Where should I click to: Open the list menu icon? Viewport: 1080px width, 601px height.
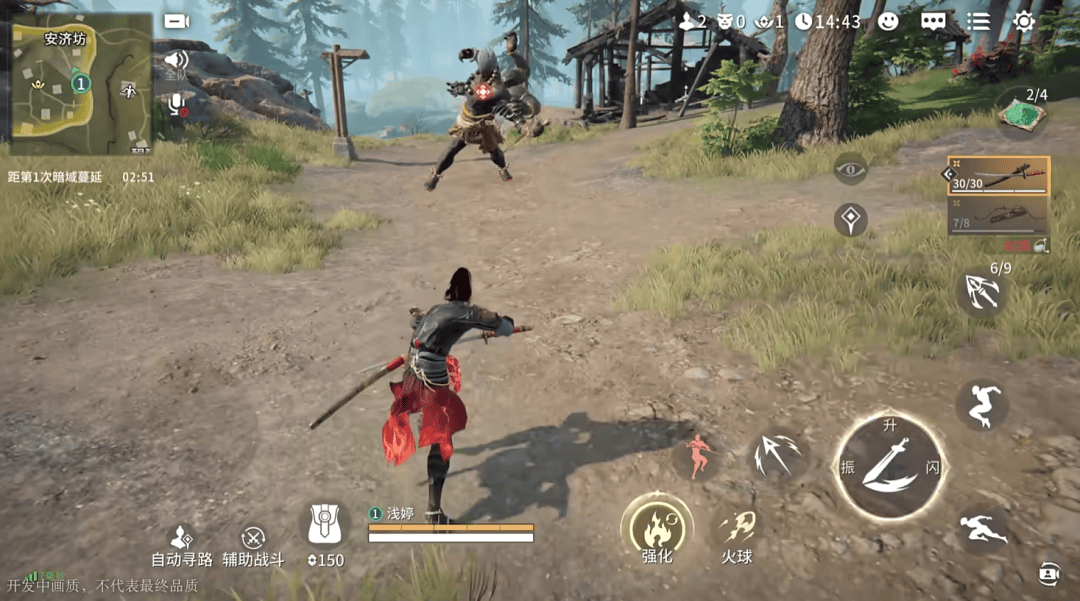coord(978,21)
